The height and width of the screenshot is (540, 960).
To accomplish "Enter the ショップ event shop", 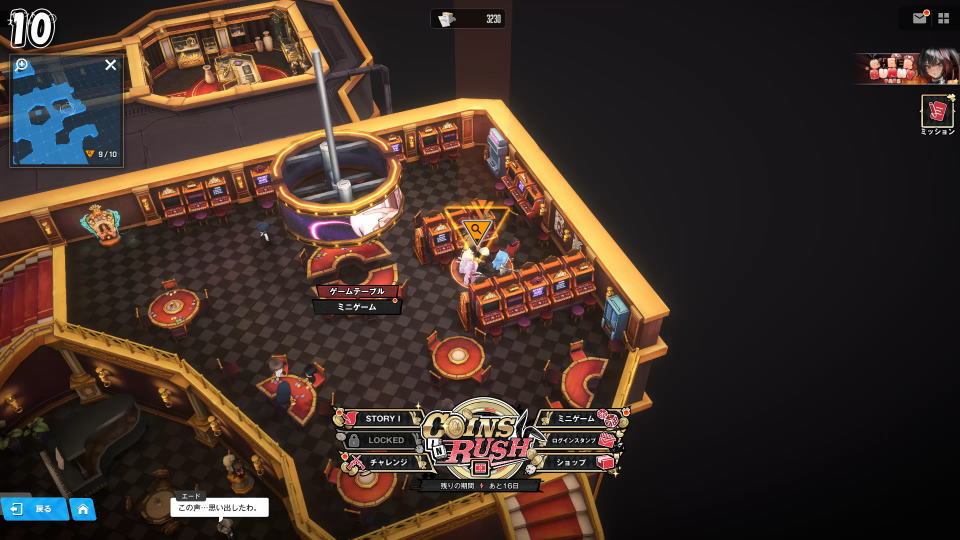I will tap(577, 463).
